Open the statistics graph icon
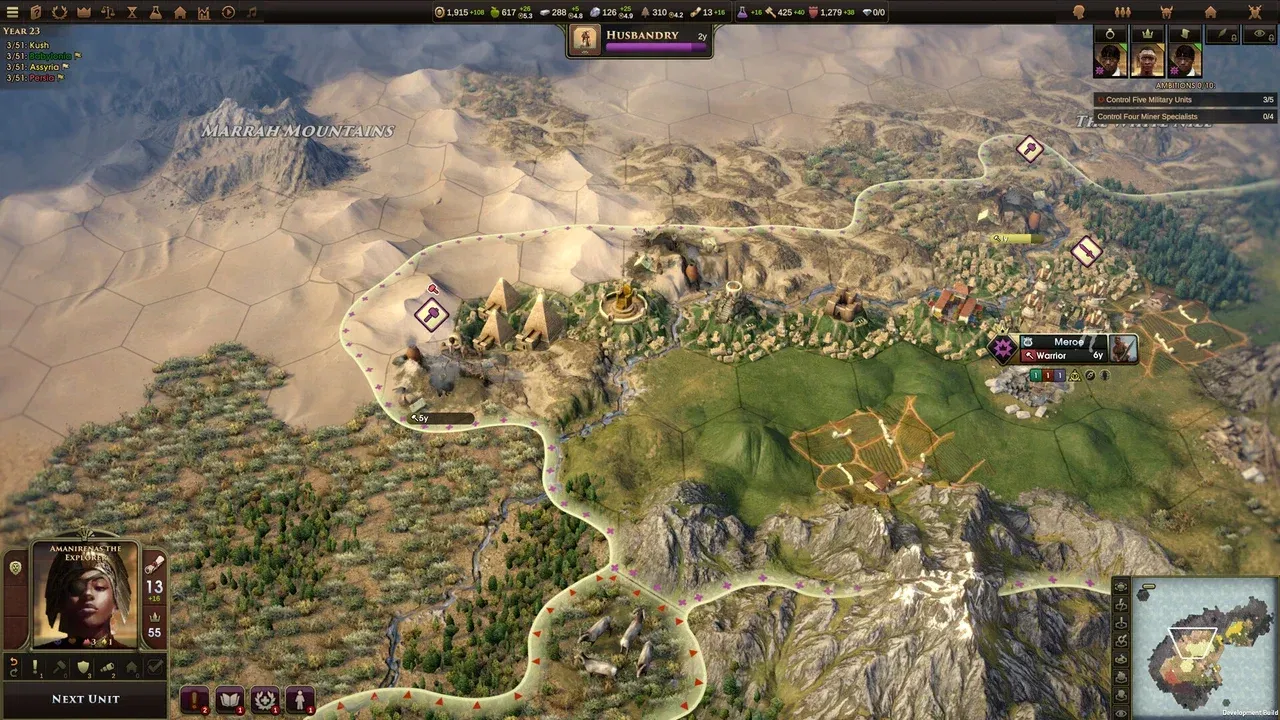Viewport: 1280px width, 720px height. [x=202, y=12]
